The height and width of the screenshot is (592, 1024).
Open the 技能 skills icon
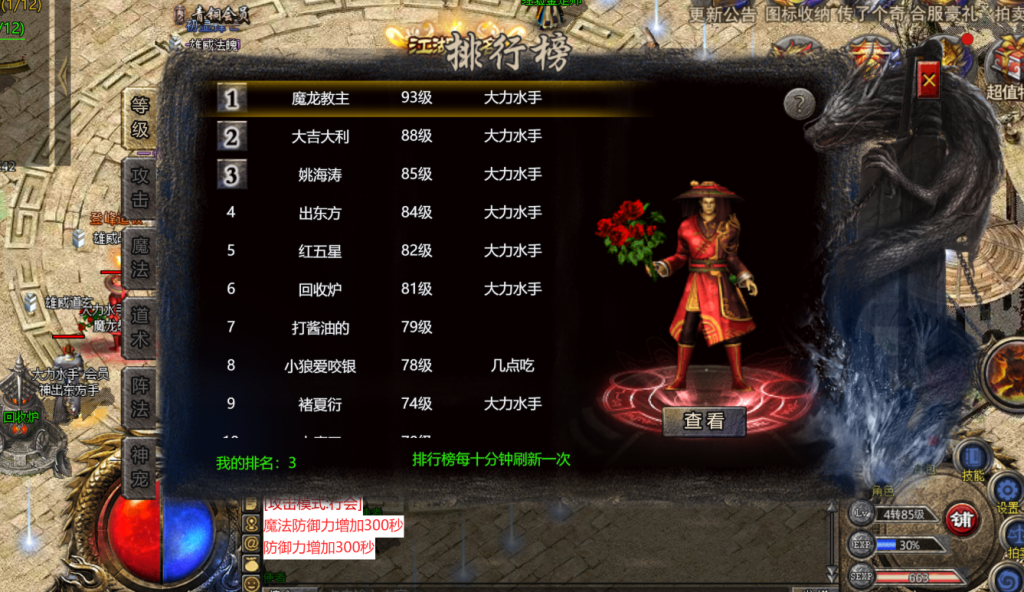point(973,460)
